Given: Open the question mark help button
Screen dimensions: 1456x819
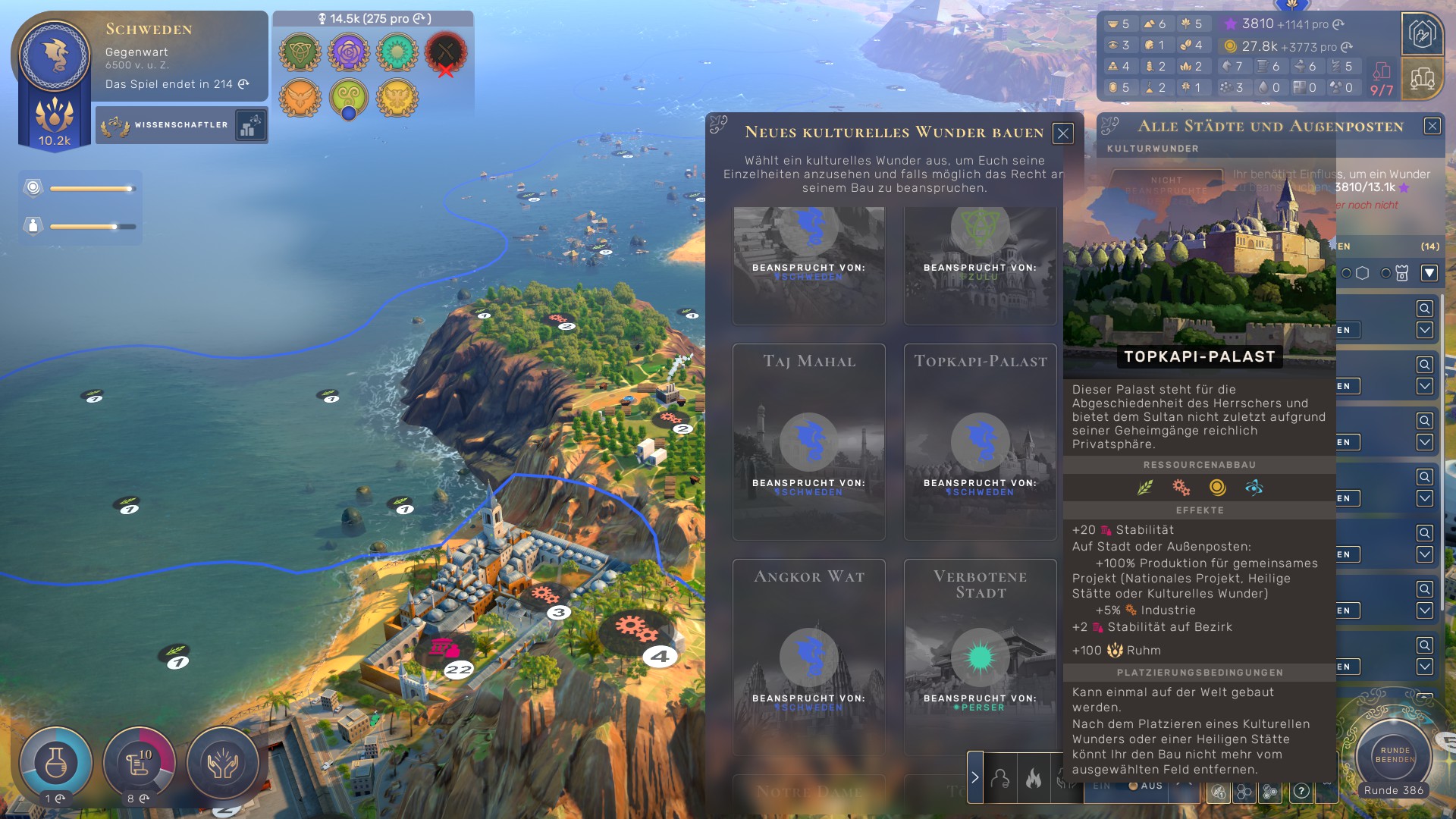Looking at the screenshot, I should (x=1301, y=791).
